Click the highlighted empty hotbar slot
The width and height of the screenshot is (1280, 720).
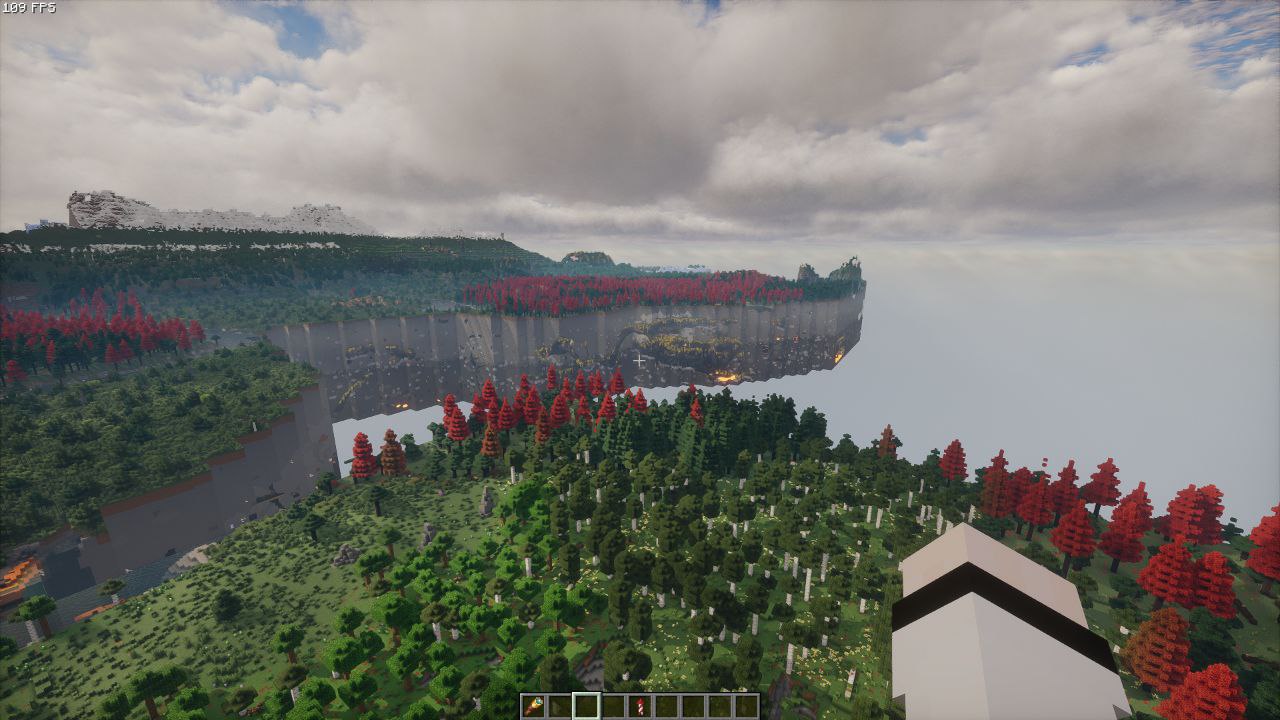point(587,706)
